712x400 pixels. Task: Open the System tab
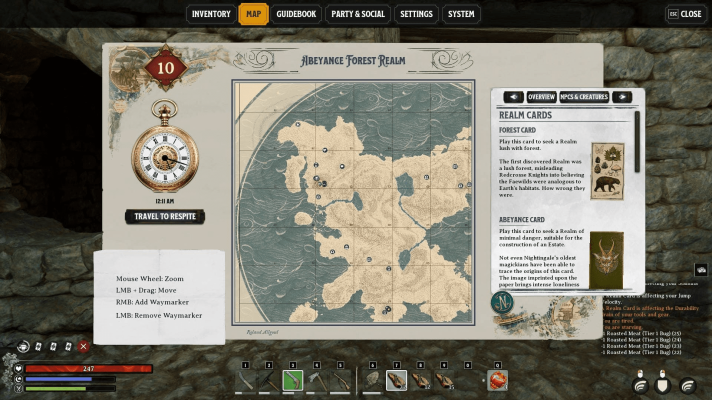(461, 14)
